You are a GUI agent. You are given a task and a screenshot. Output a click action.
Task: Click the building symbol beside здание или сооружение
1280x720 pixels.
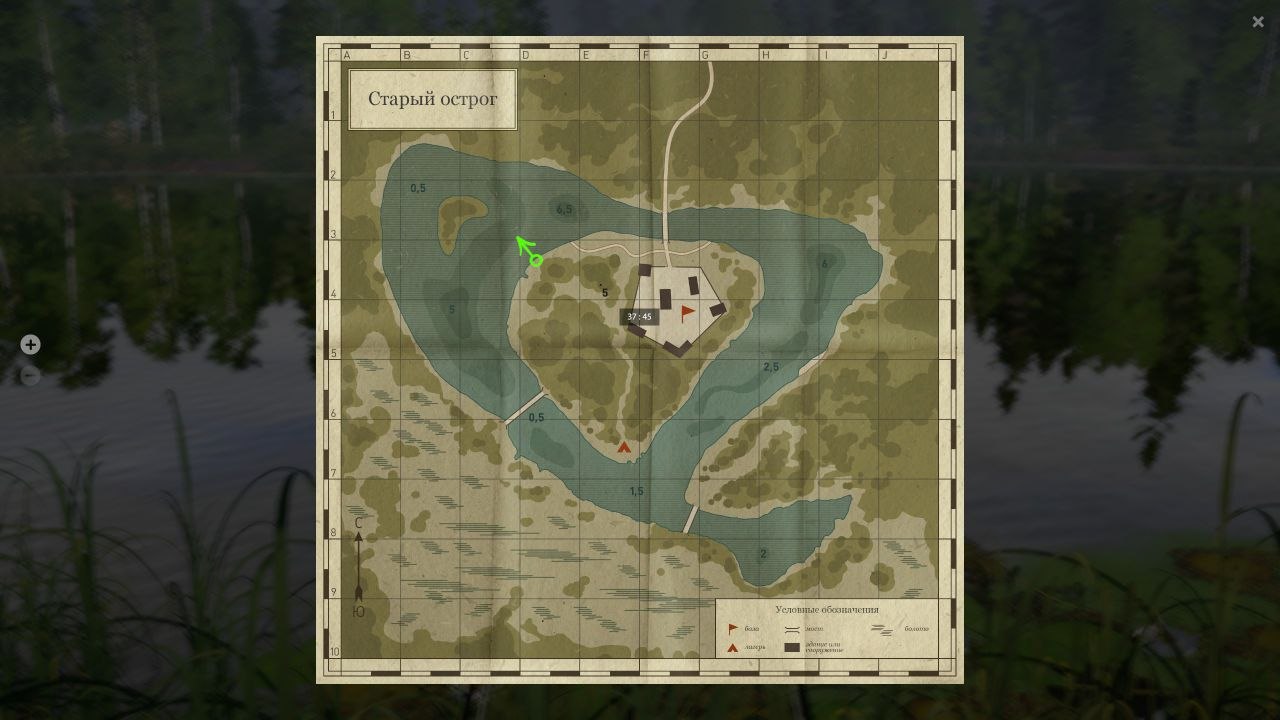coord(792,647)
